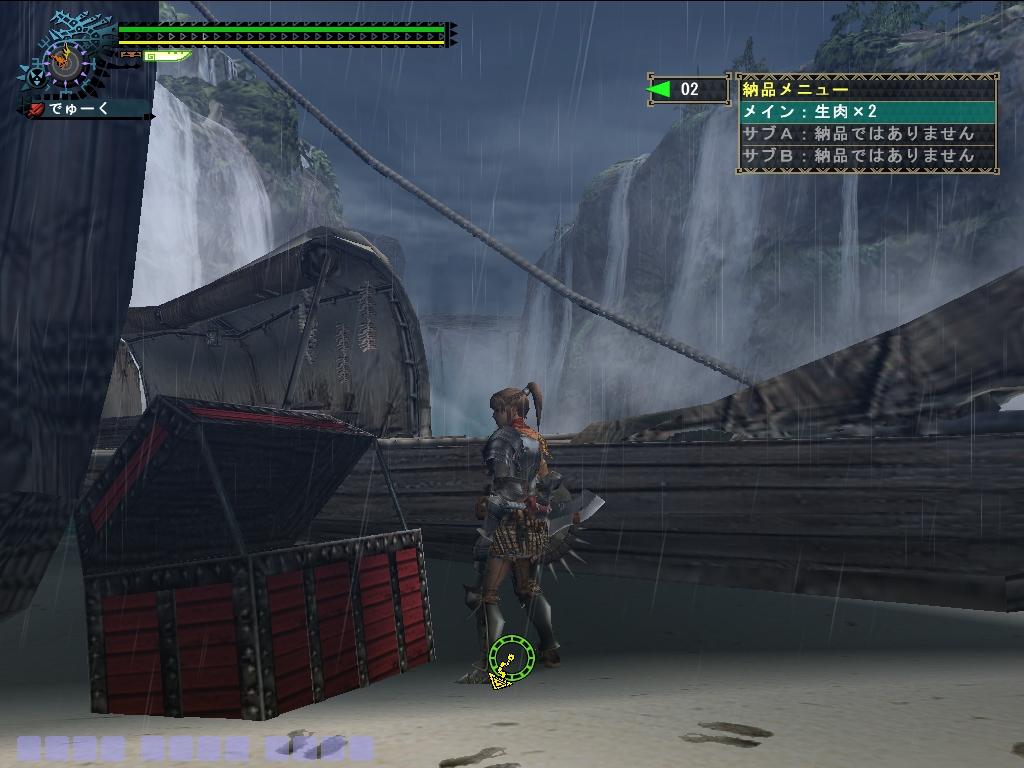The image size is (1024, 768).
Task: Choose the サブB delivery row
Action: click(867, 156)
